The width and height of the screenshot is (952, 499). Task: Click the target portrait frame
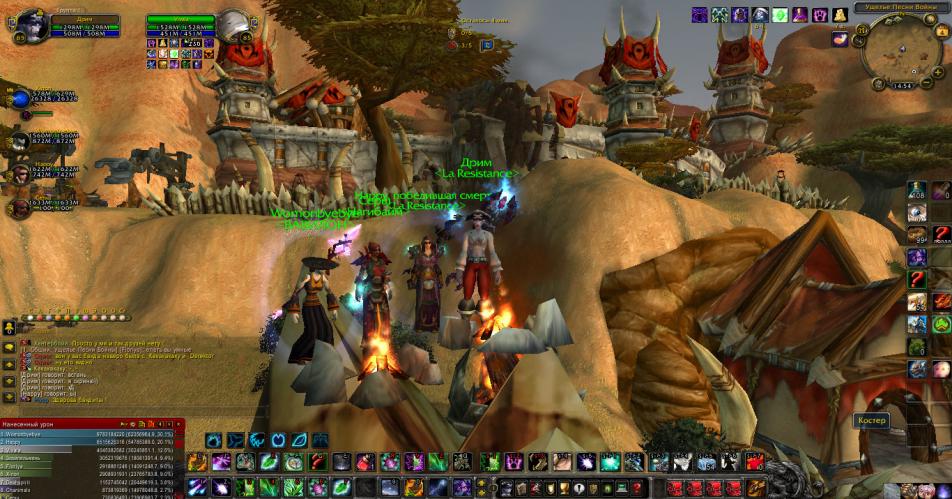[234, 24]
